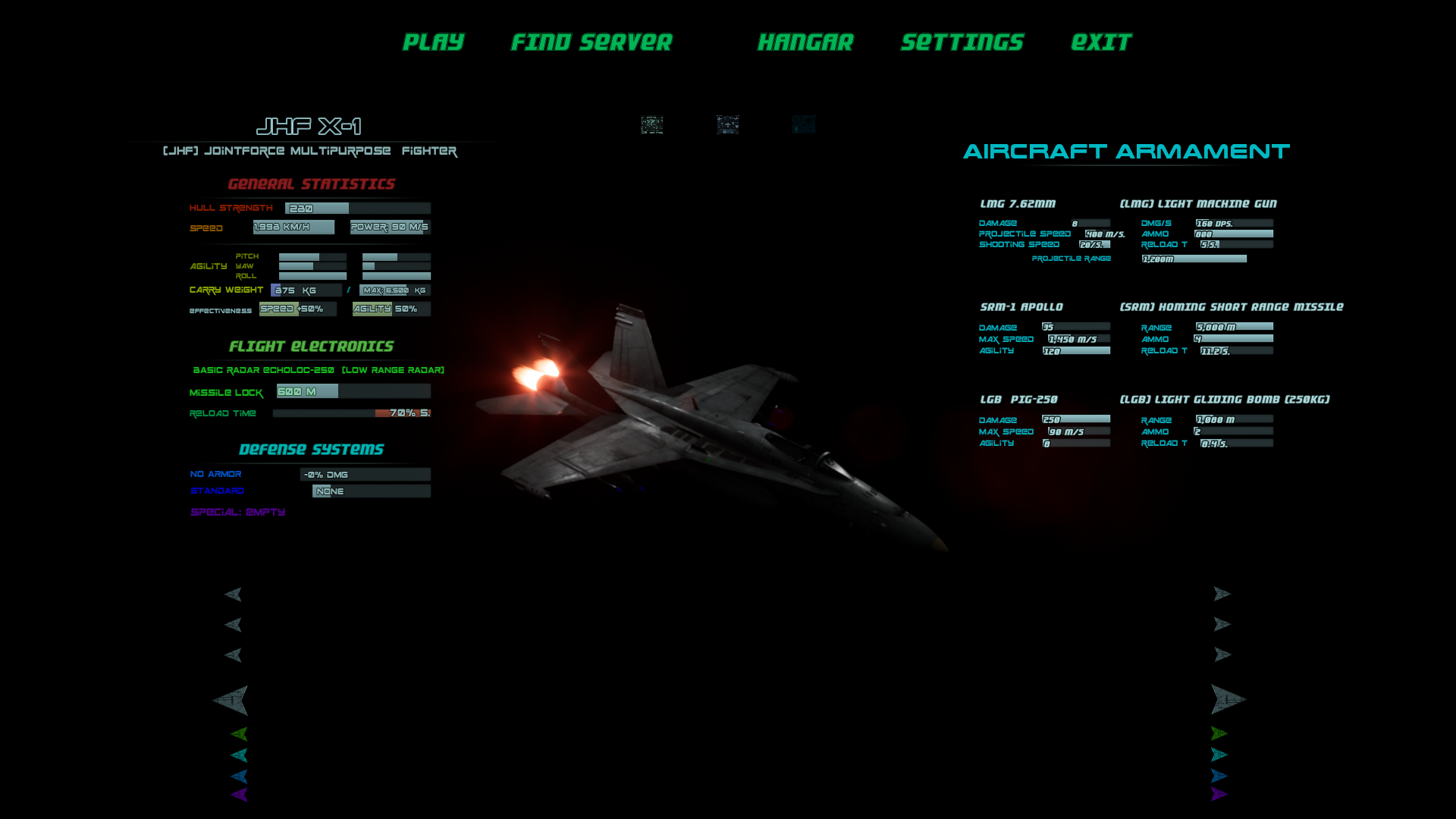The width and height of the screenshot is (1456, 819).
Task: Choose Exit to quit the game
Action: 1101,42
